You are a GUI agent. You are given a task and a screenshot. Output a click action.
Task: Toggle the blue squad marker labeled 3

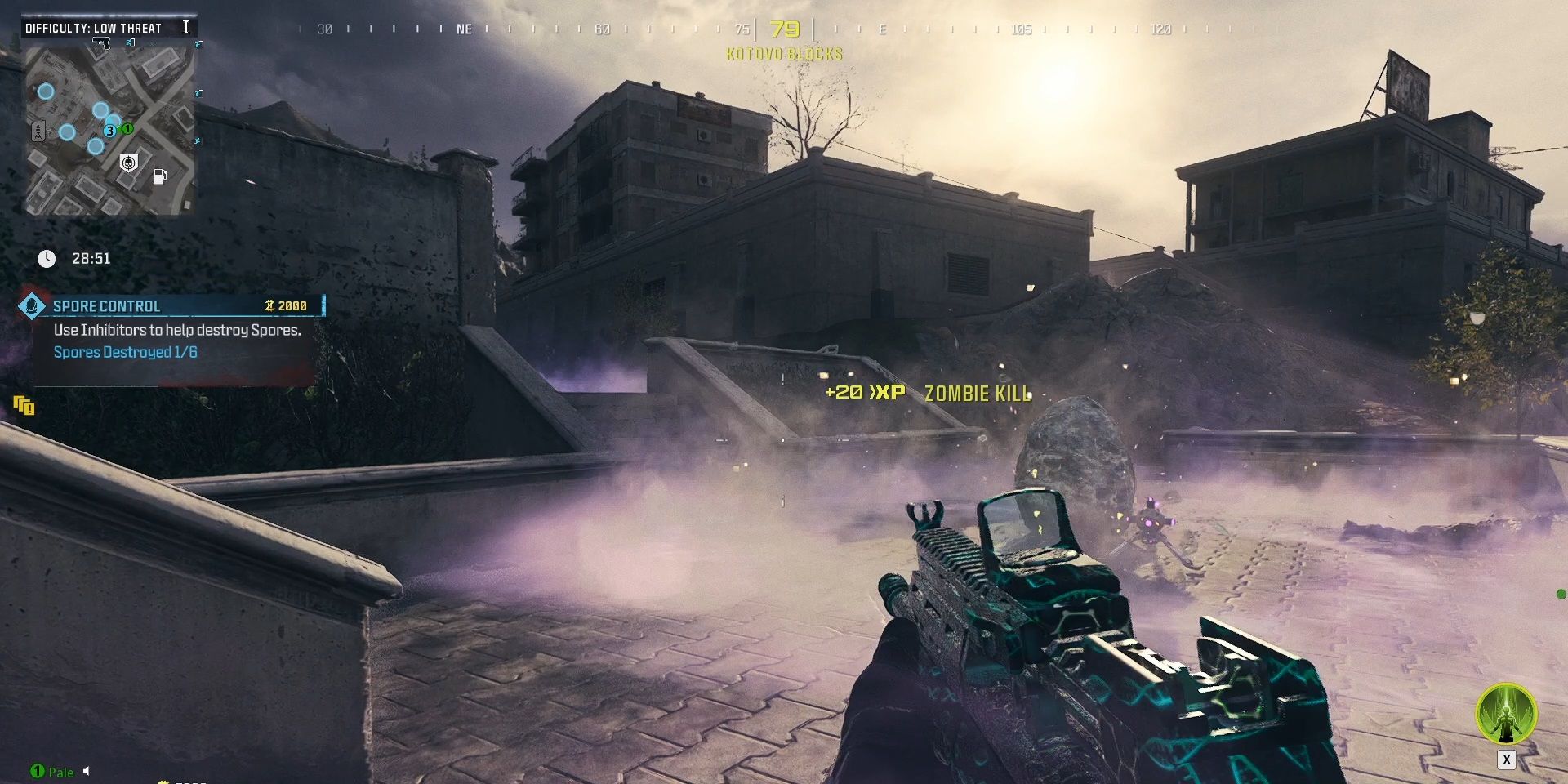[109, 131]
